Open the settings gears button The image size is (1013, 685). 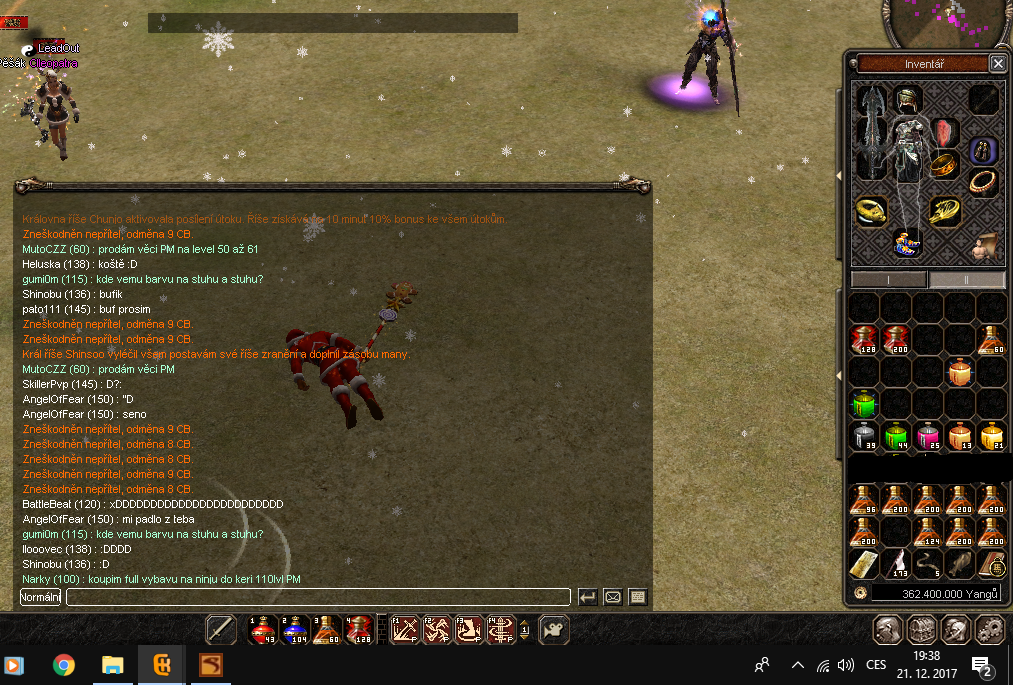coord(989,630)
